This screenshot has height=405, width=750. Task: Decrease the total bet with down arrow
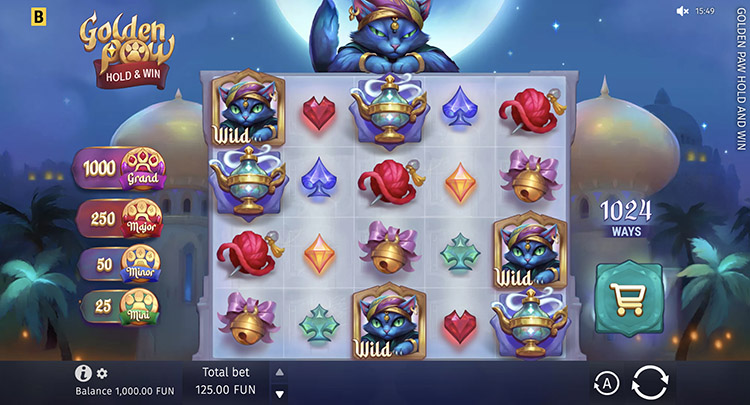coord(279,391)
